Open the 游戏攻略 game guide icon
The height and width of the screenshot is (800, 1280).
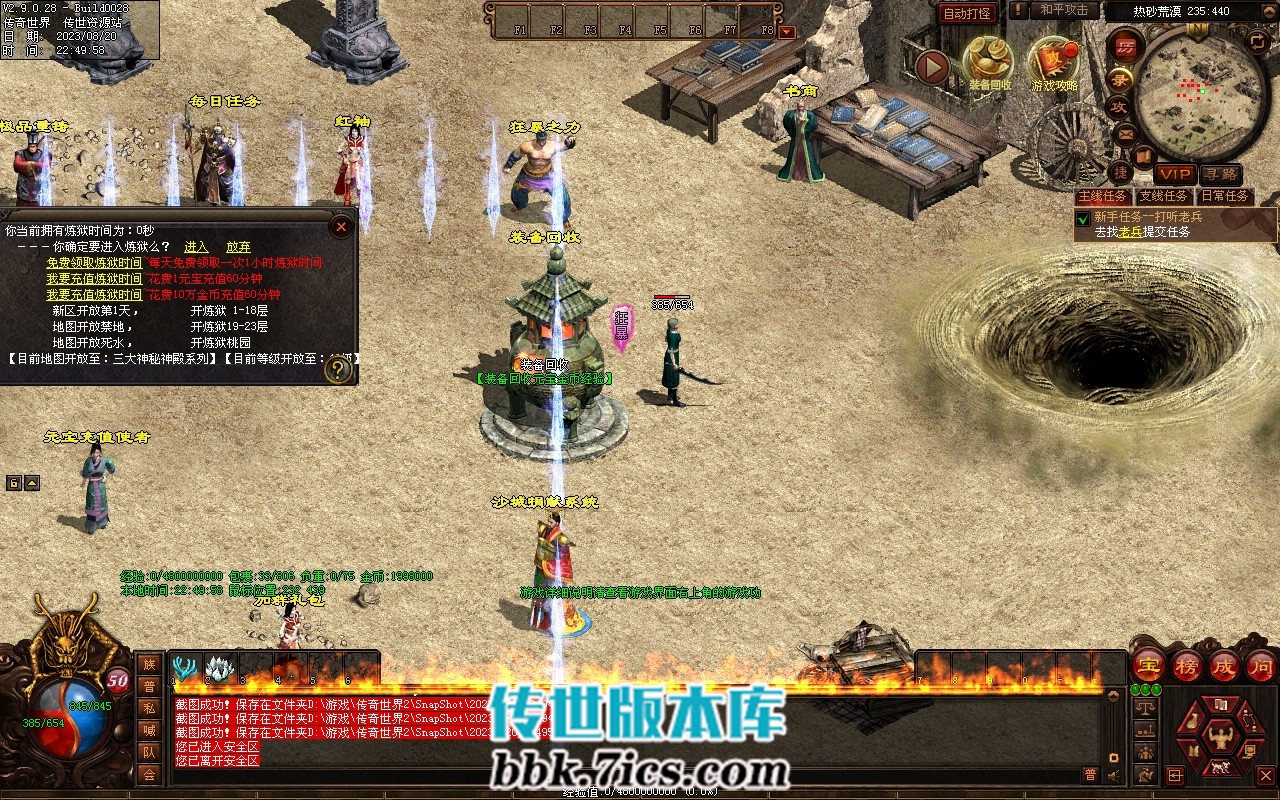[1054, 62]
